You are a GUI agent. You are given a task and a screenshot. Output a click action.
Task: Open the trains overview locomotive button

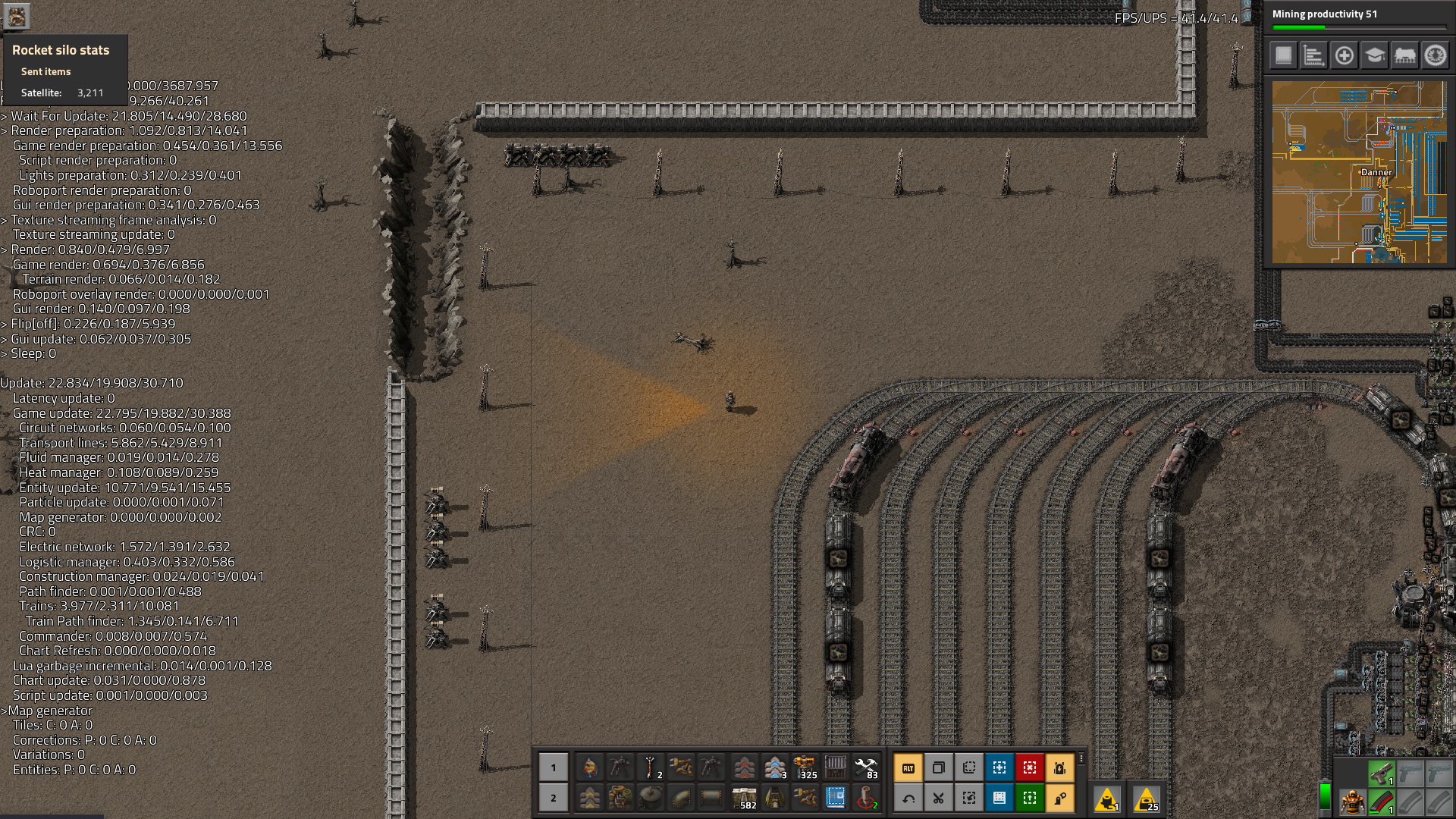(x=1404, y=55)
